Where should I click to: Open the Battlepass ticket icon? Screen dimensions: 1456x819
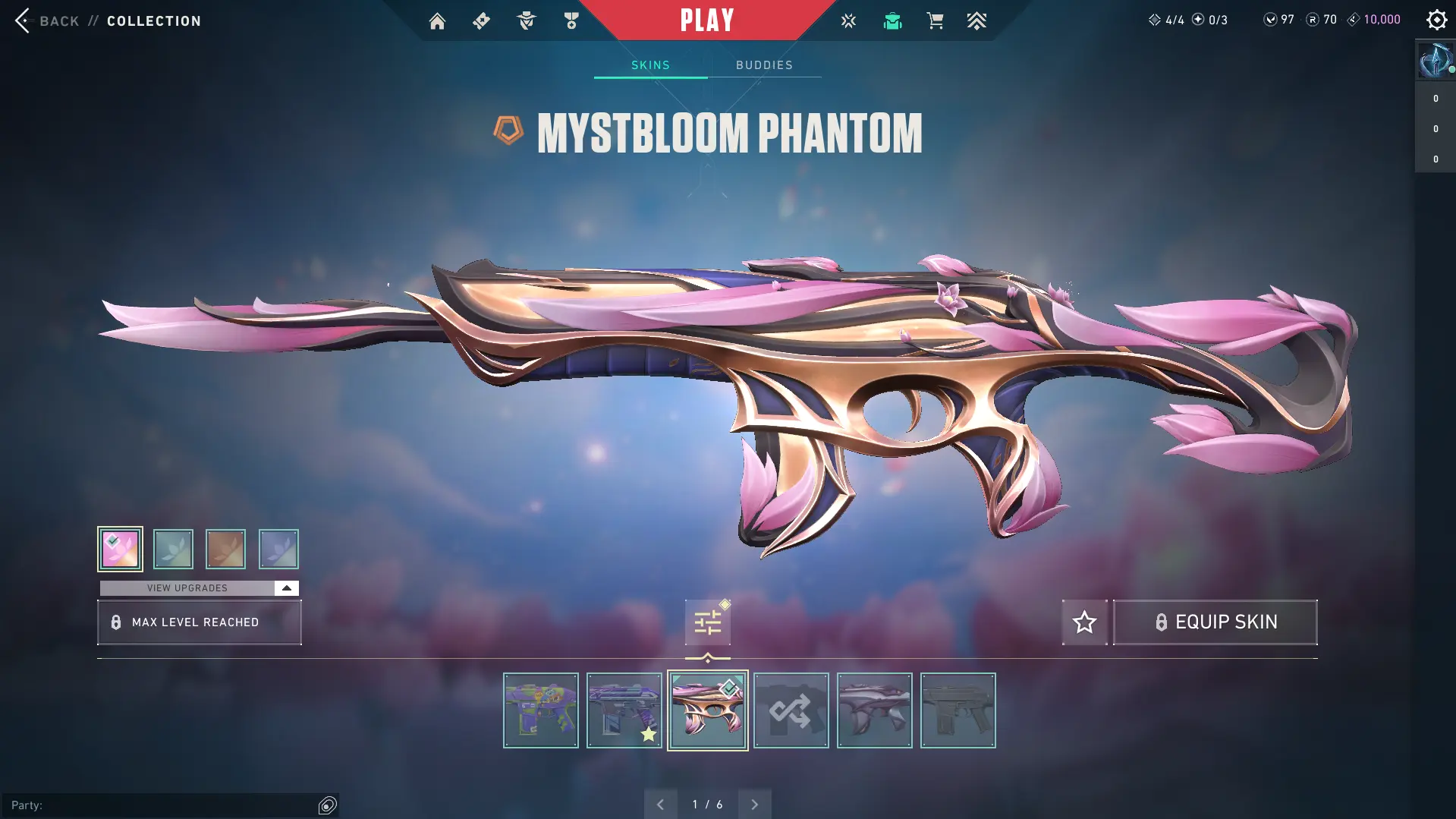481,20
